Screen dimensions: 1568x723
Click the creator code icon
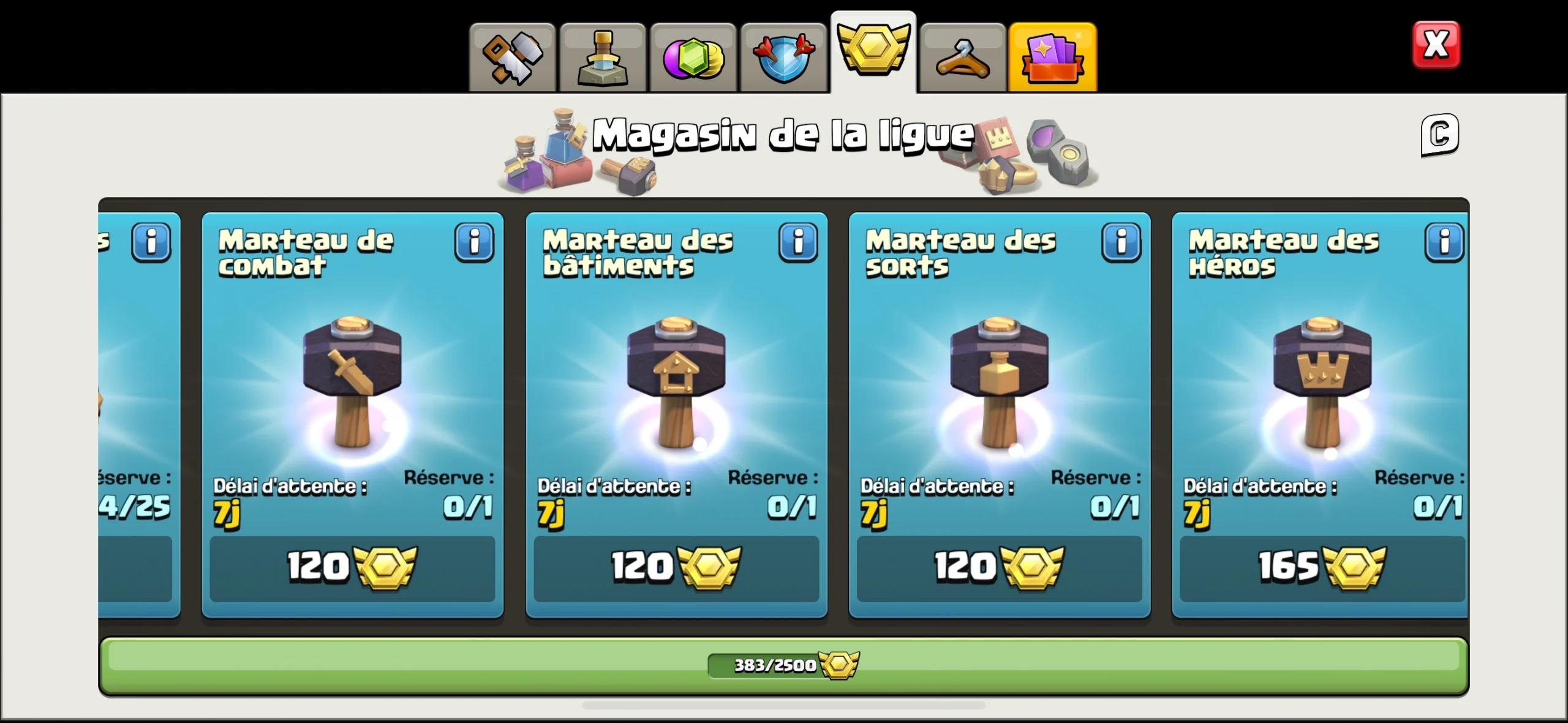coord(1439,135)
